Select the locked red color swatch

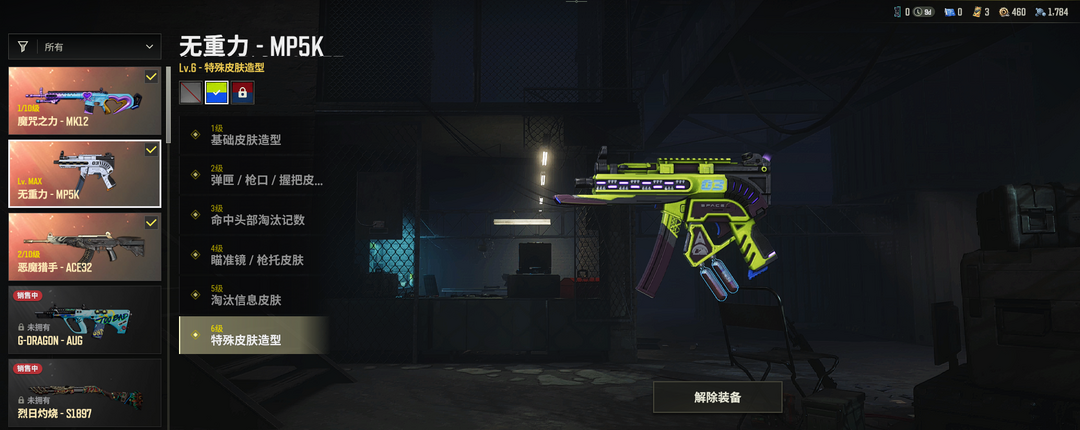(242, 93)
